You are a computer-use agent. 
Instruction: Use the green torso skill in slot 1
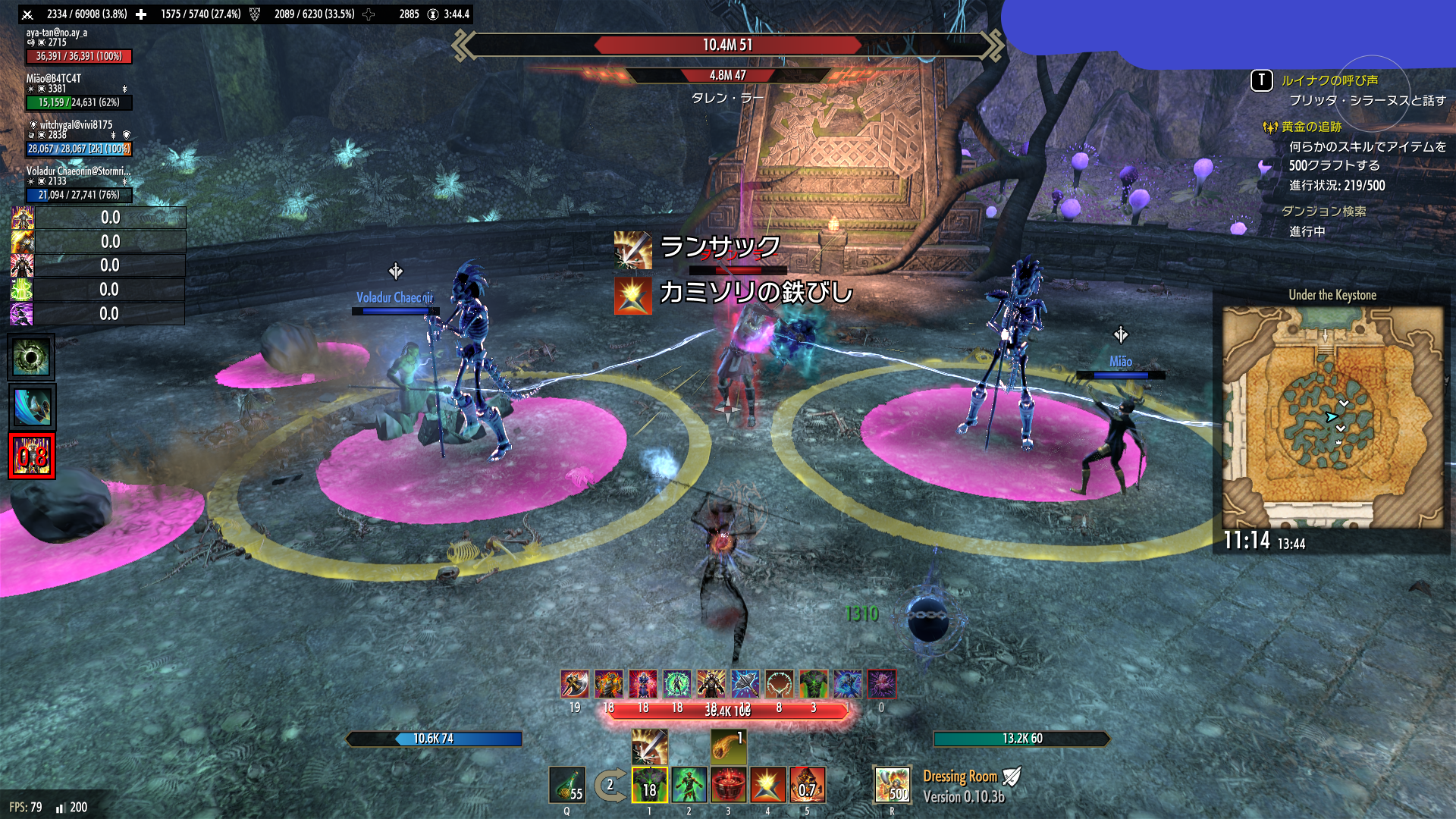click(650, 785)
